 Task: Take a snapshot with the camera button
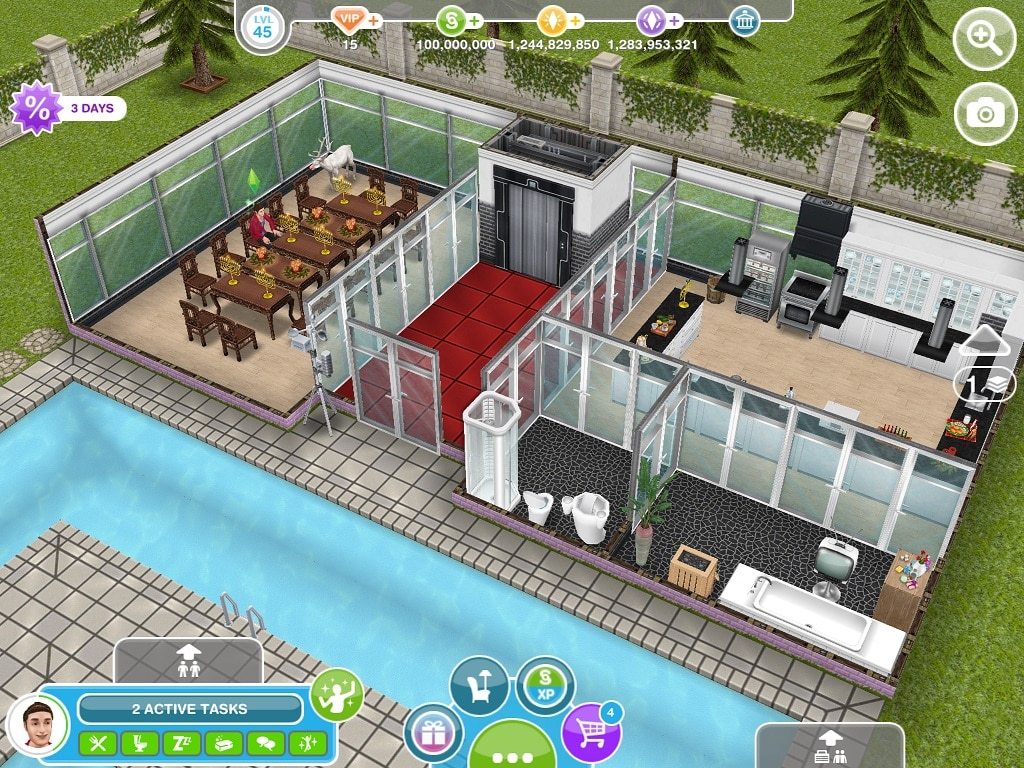click(x=984, y=113)
